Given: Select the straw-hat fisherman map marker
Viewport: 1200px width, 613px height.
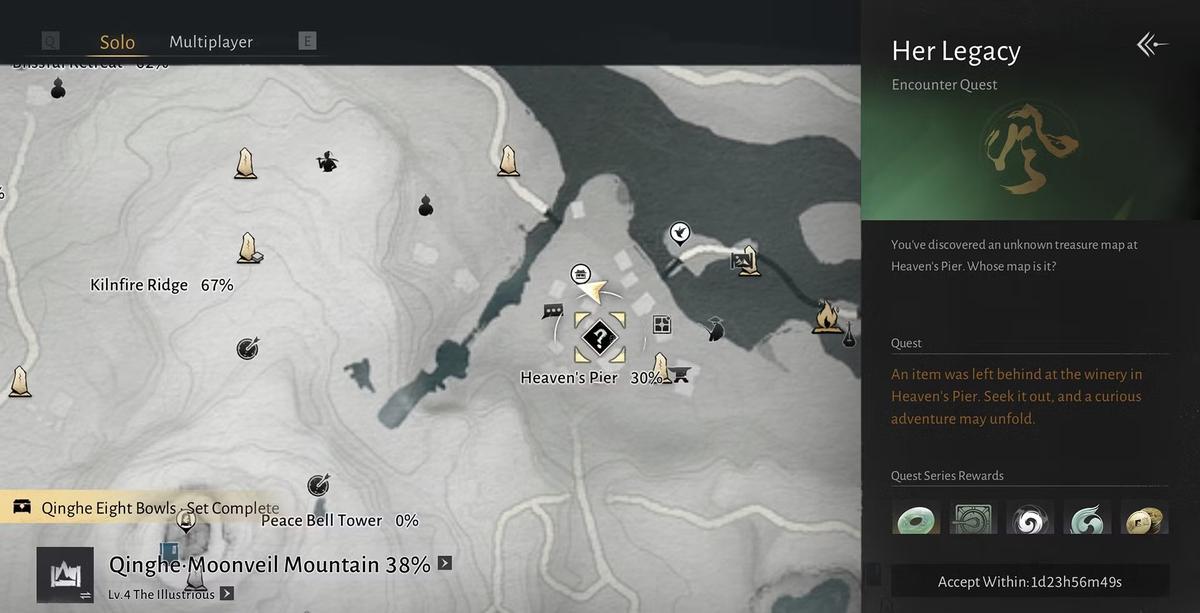Looking at the screenshot, I should tap(715, 329).
